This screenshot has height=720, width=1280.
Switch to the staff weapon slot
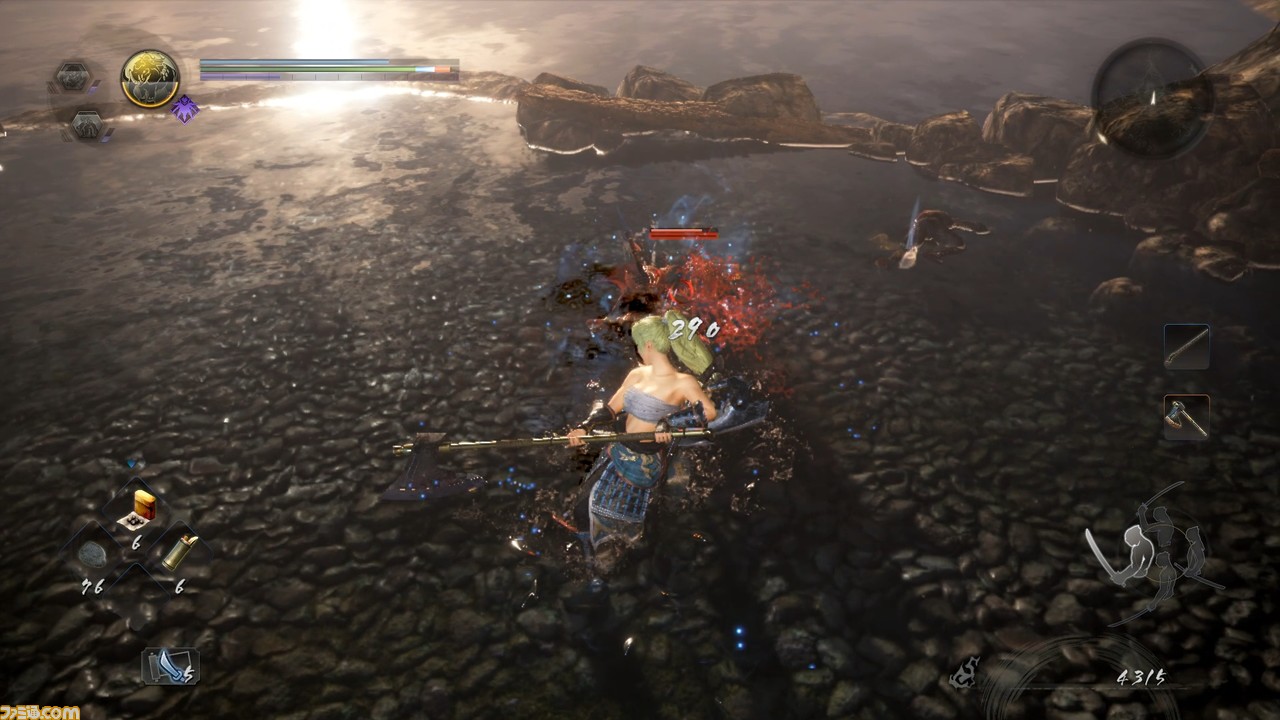tap(1186, 347)
